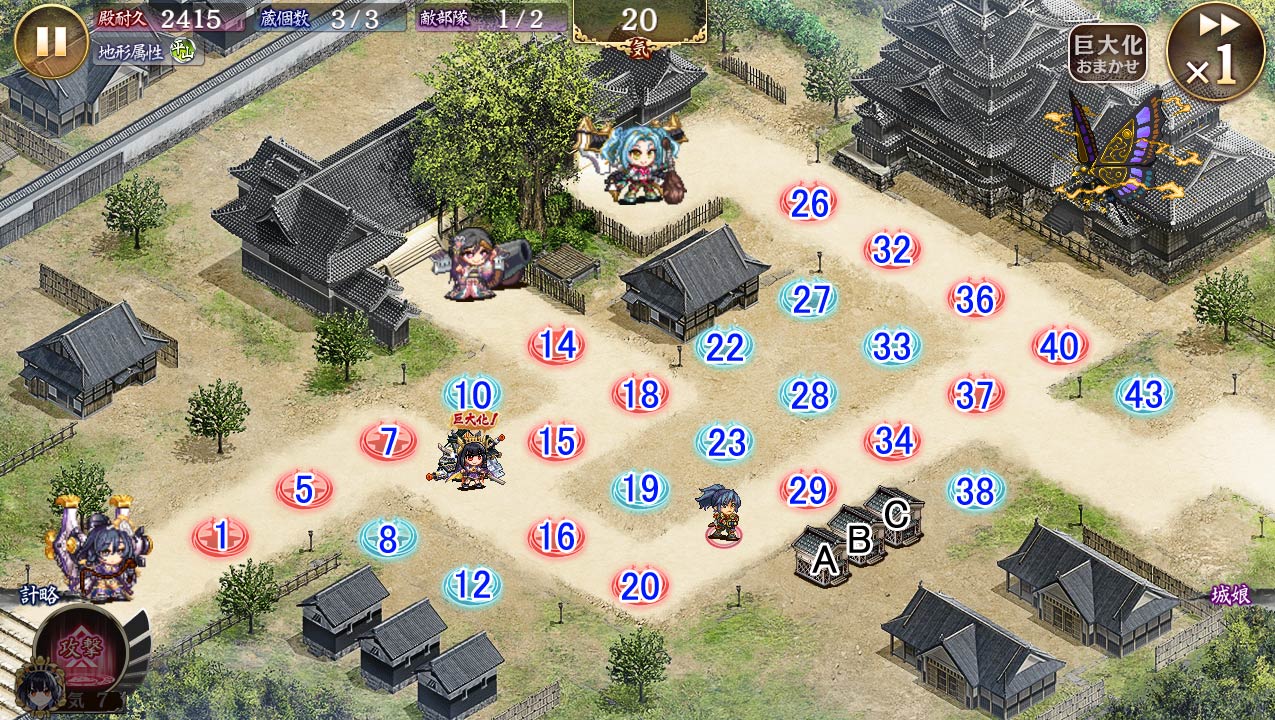1275x720 pixels.
Task: Pick red placement tile number 26
Action: pyautogui.click(x=809, y=204)
